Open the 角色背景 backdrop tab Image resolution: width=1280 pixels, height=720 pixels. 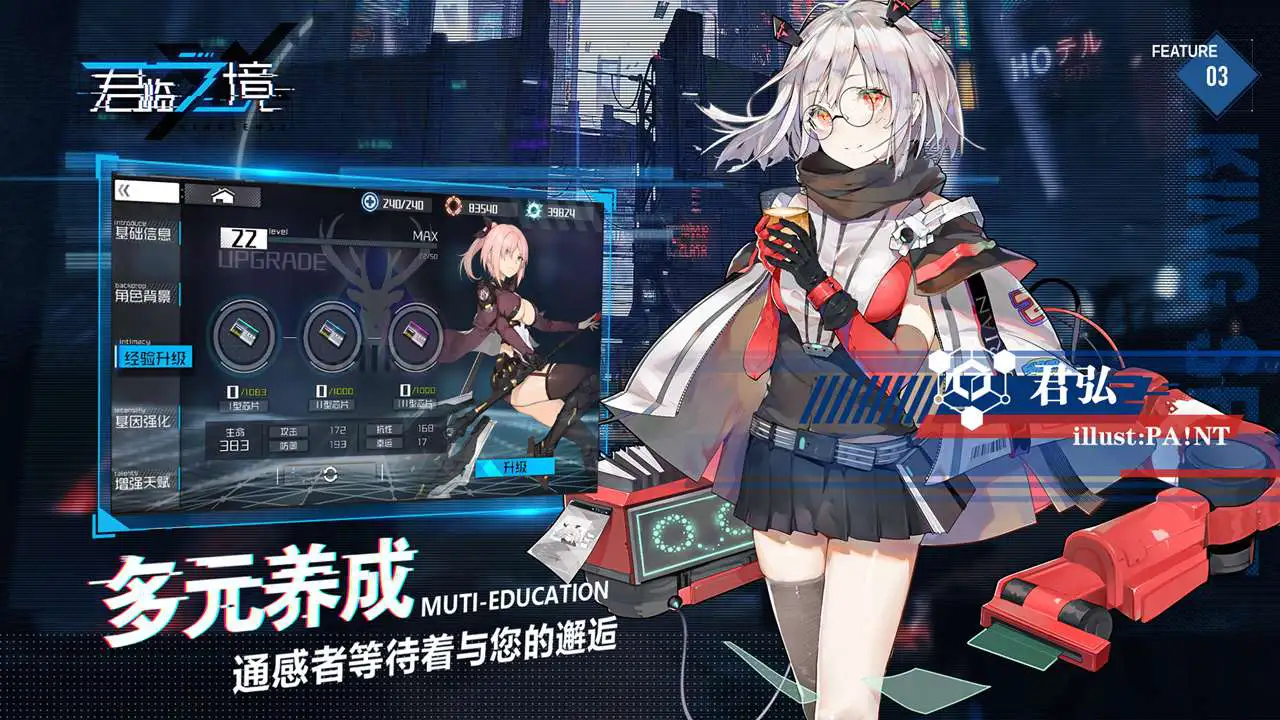(x=145, y=296)
